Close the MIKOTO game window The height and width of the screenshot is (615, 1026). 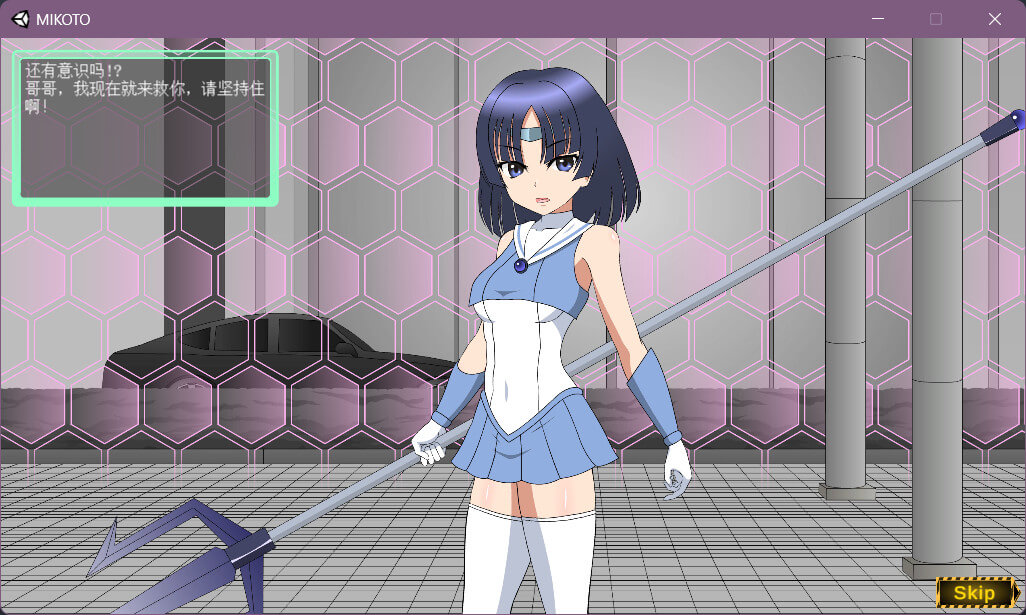tap(994, 19)
